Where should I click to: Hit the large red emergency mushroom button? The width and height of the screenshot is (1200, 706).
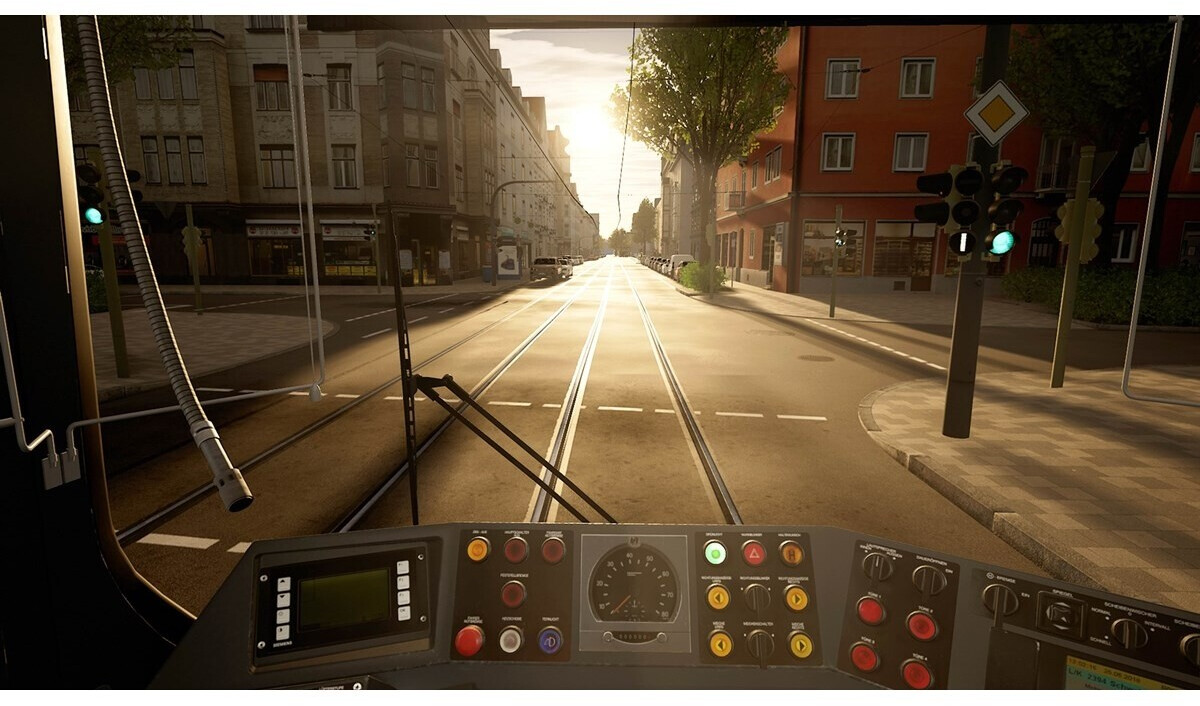pos(469,640)
